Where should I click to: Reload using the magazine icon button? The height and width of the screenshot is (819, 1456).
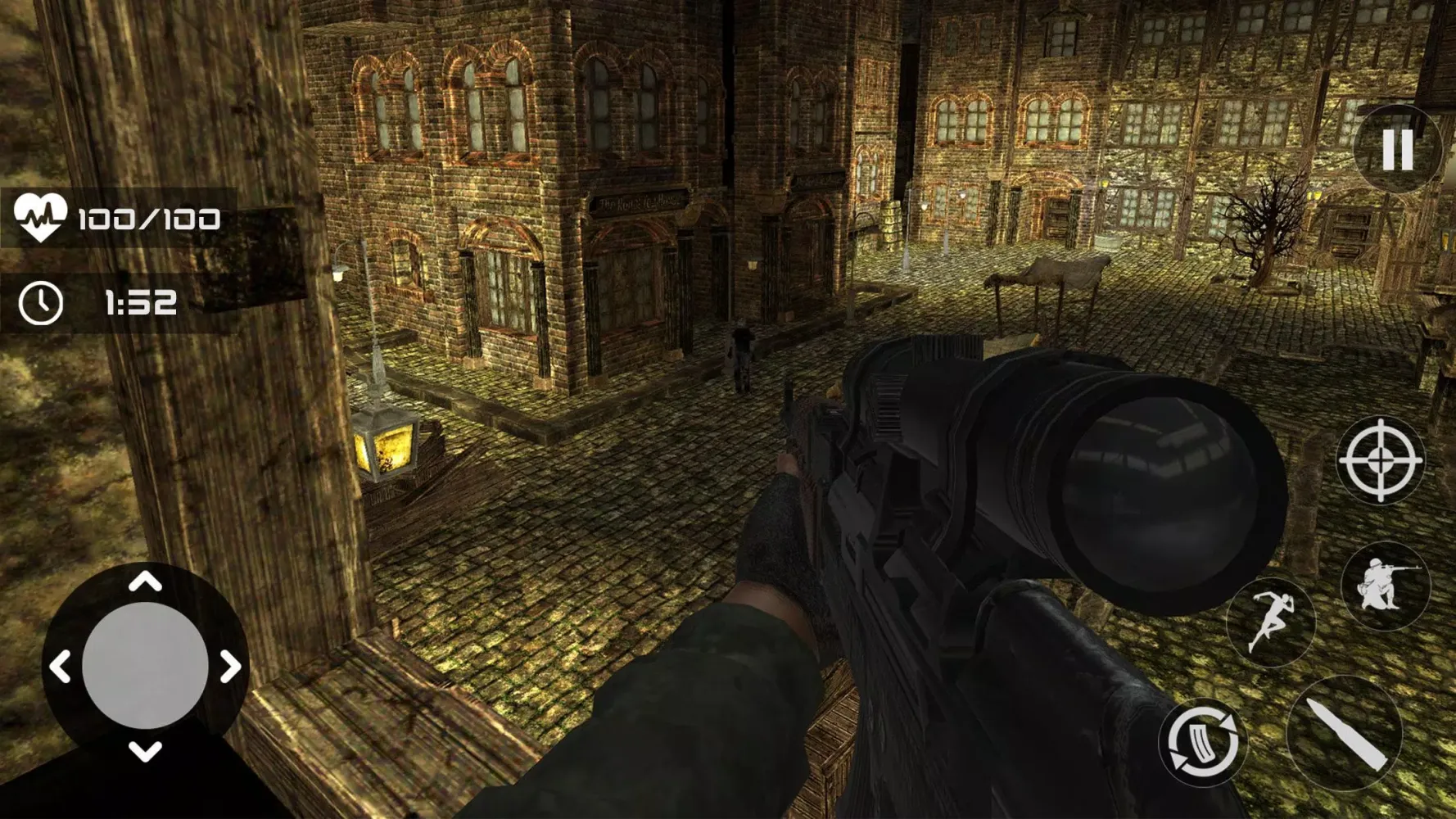[x=1202, y=742]
